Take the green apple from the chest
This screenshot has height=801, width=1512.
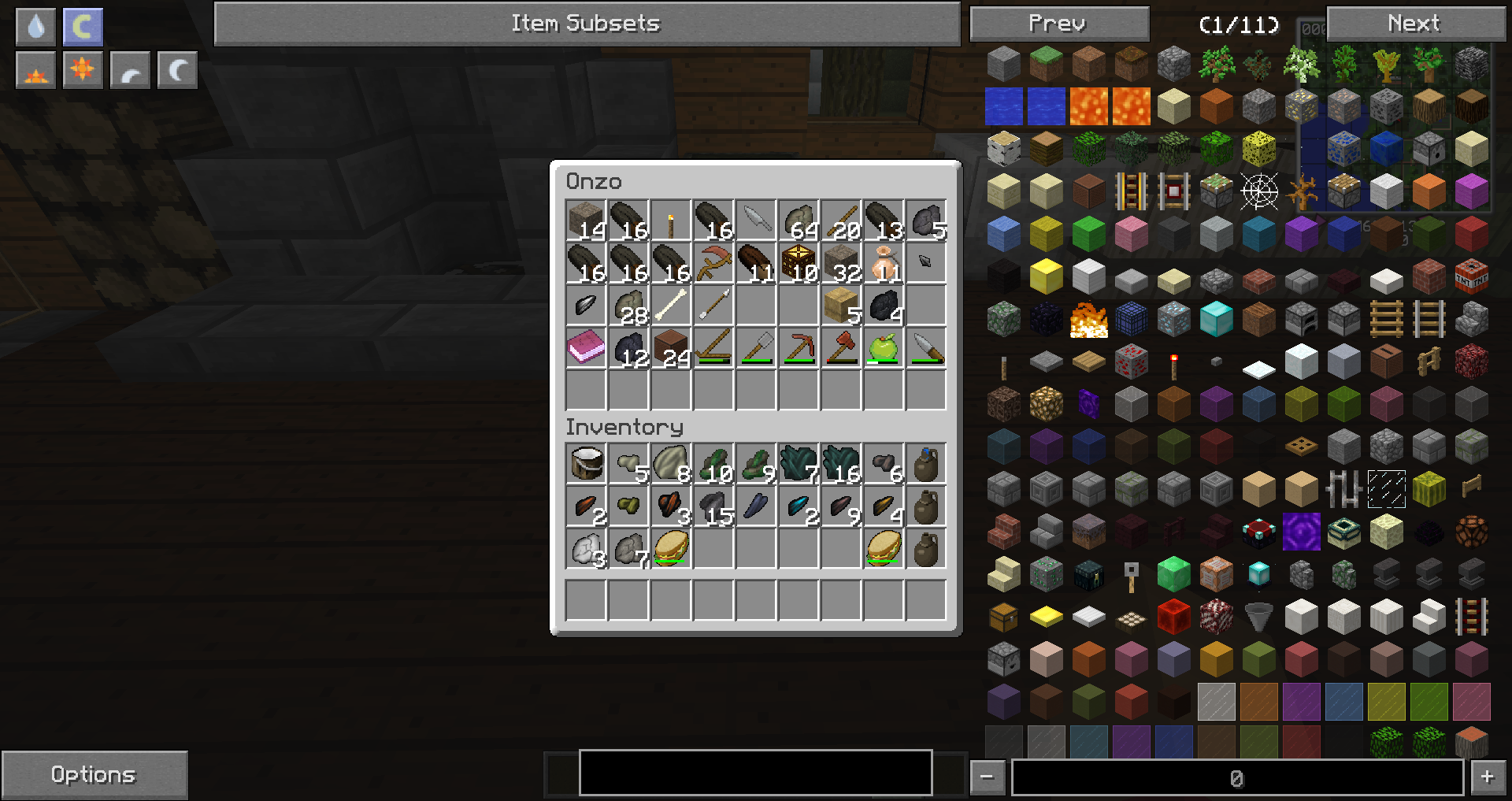884,348
